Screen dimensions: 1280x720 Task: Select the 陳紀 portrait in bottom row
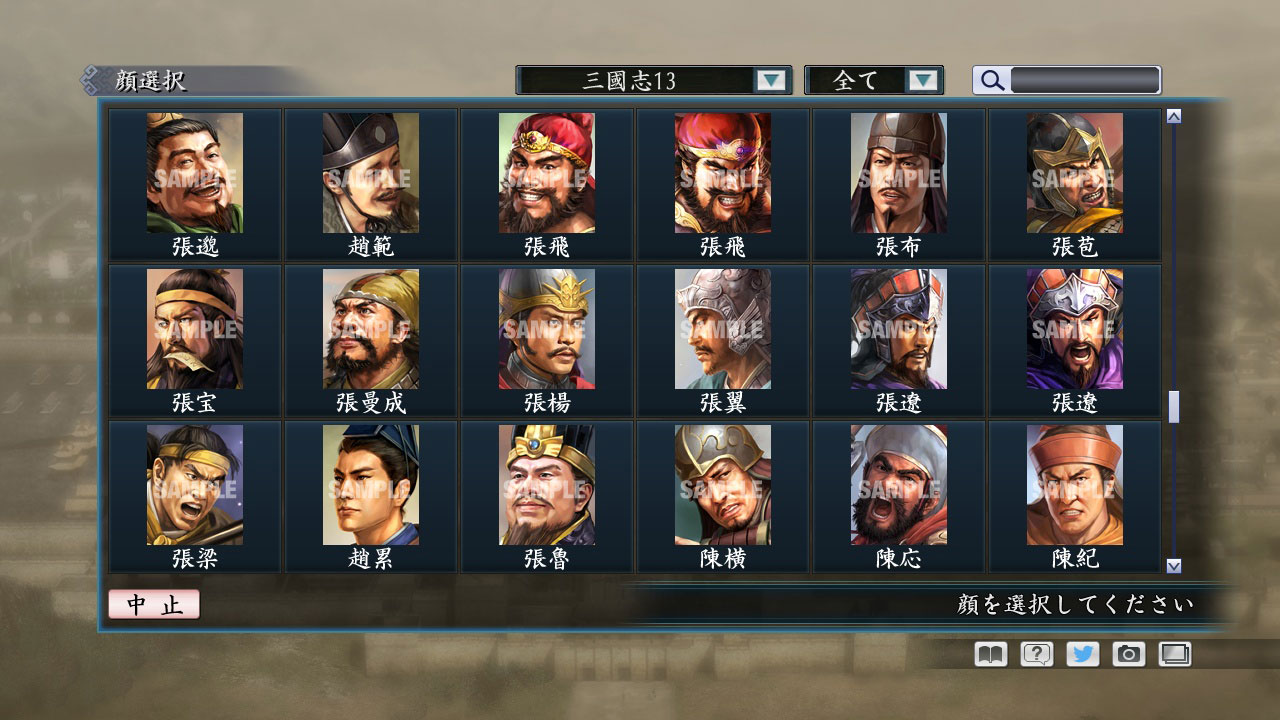tap(1074, 486)
